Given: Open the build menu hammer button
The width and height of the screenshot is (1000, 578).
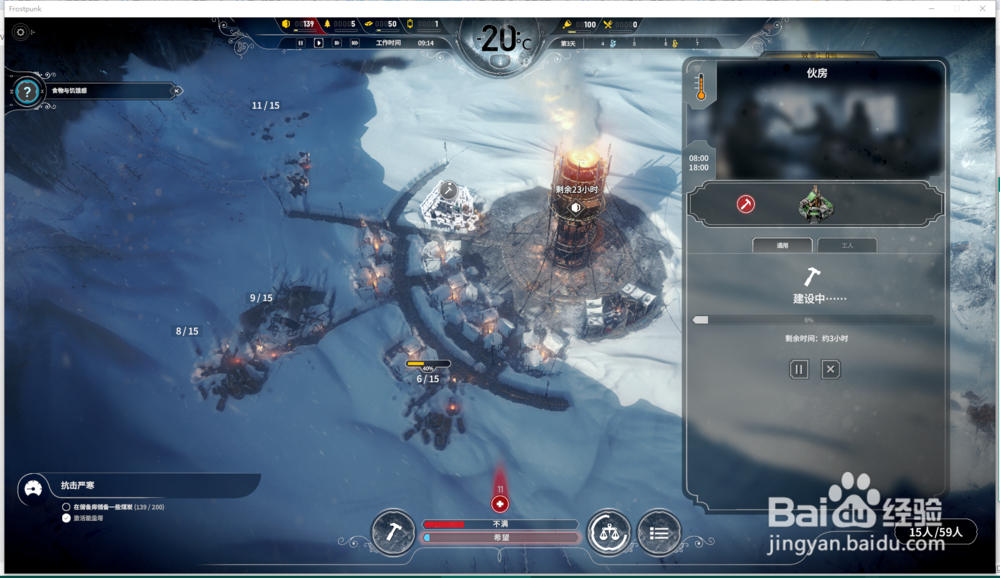Looking at the screenshot, I should [393, 532].
